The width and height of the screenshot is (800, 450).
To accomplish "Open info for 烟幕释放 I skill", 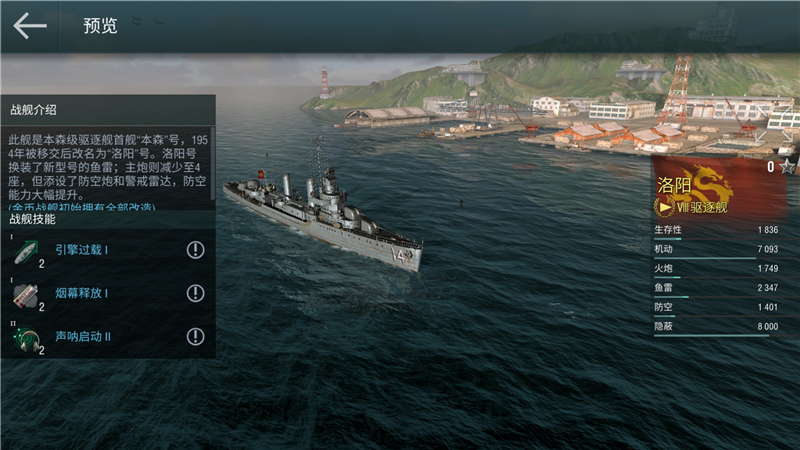I will 196,293.
